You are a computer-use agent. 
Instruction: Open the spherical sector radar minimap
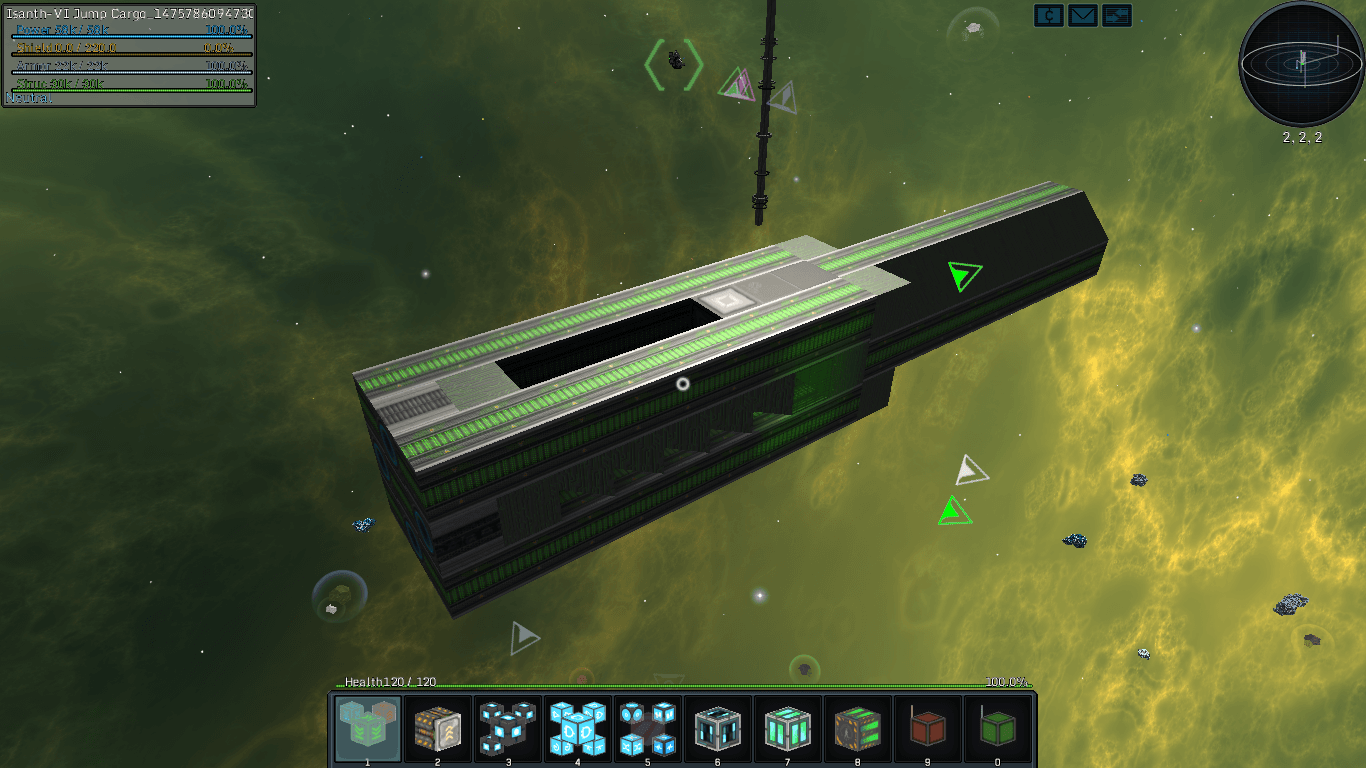[1302, 64]
